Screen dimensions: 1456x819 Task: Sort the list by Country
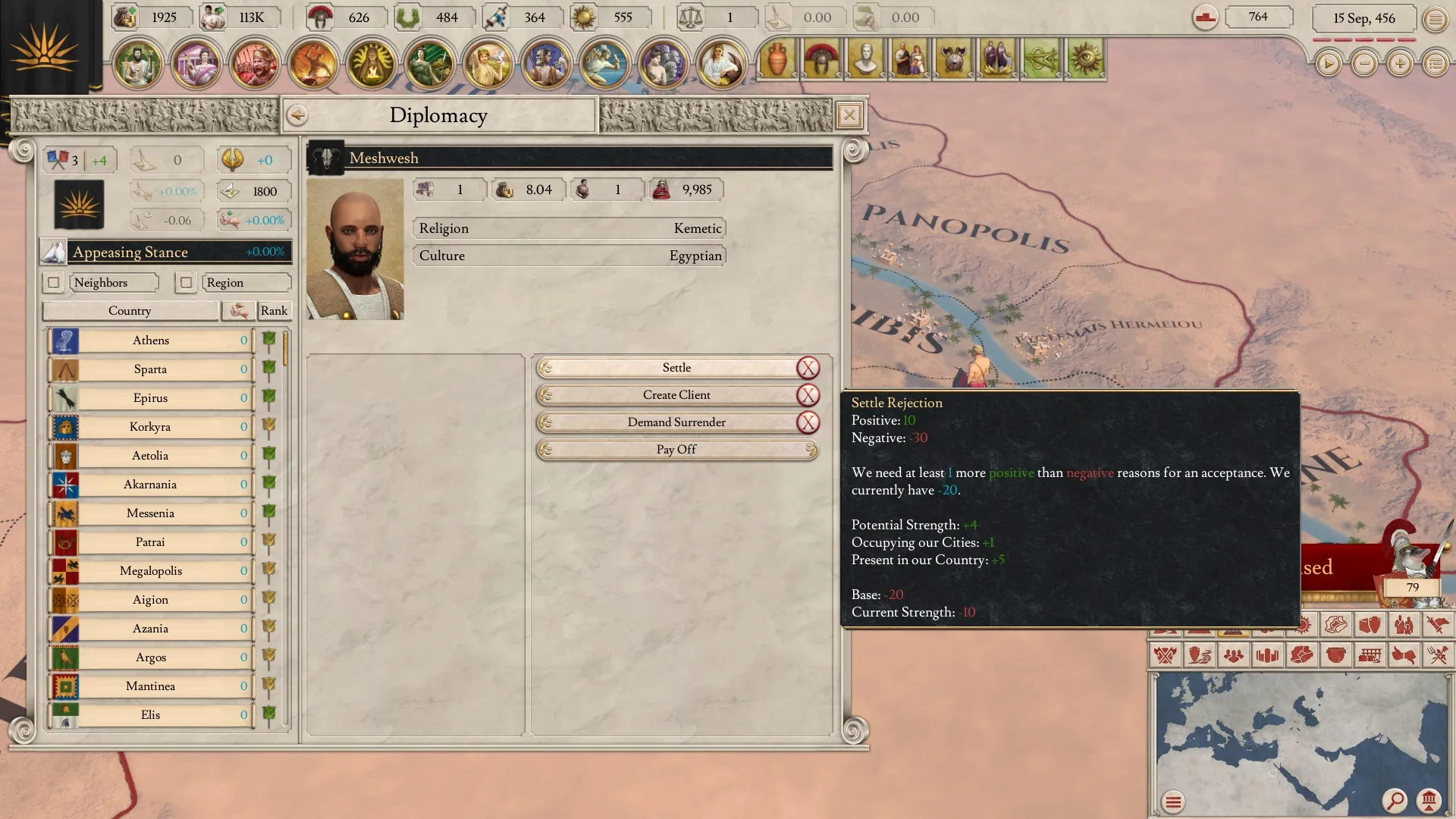point(130,311)
